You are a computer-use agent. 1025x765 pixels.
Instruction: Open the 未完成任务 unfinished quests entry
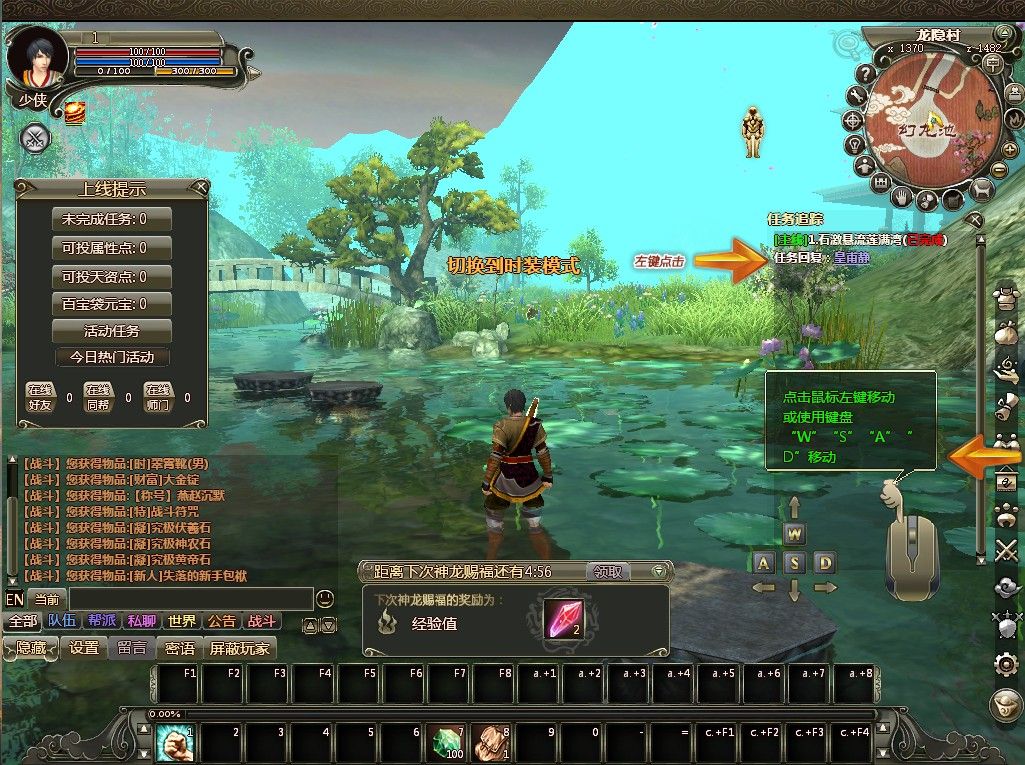pos(111,219)
